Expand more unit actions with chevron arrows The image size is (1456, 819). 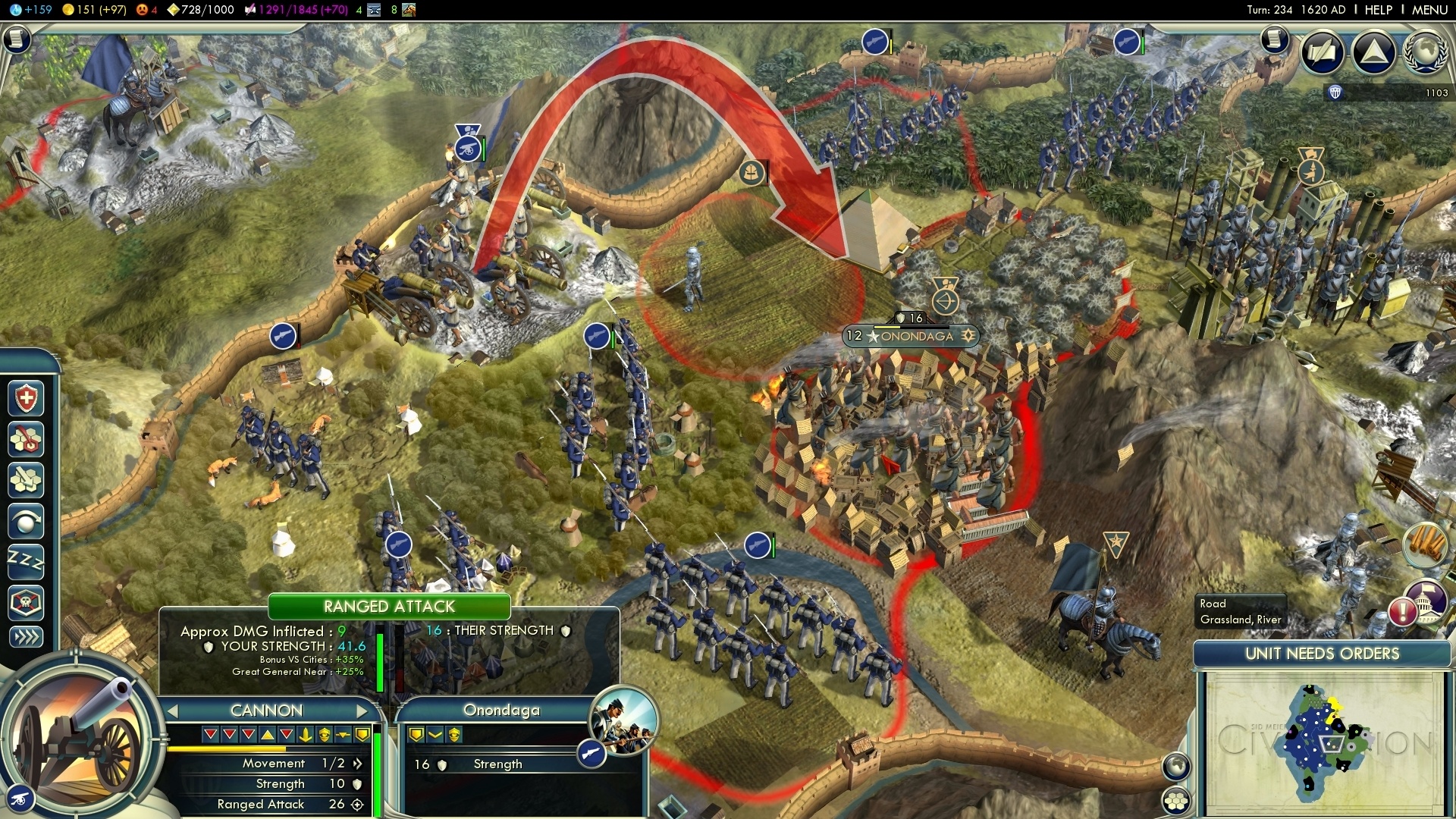pyautogui.click(x=26, y=637)
